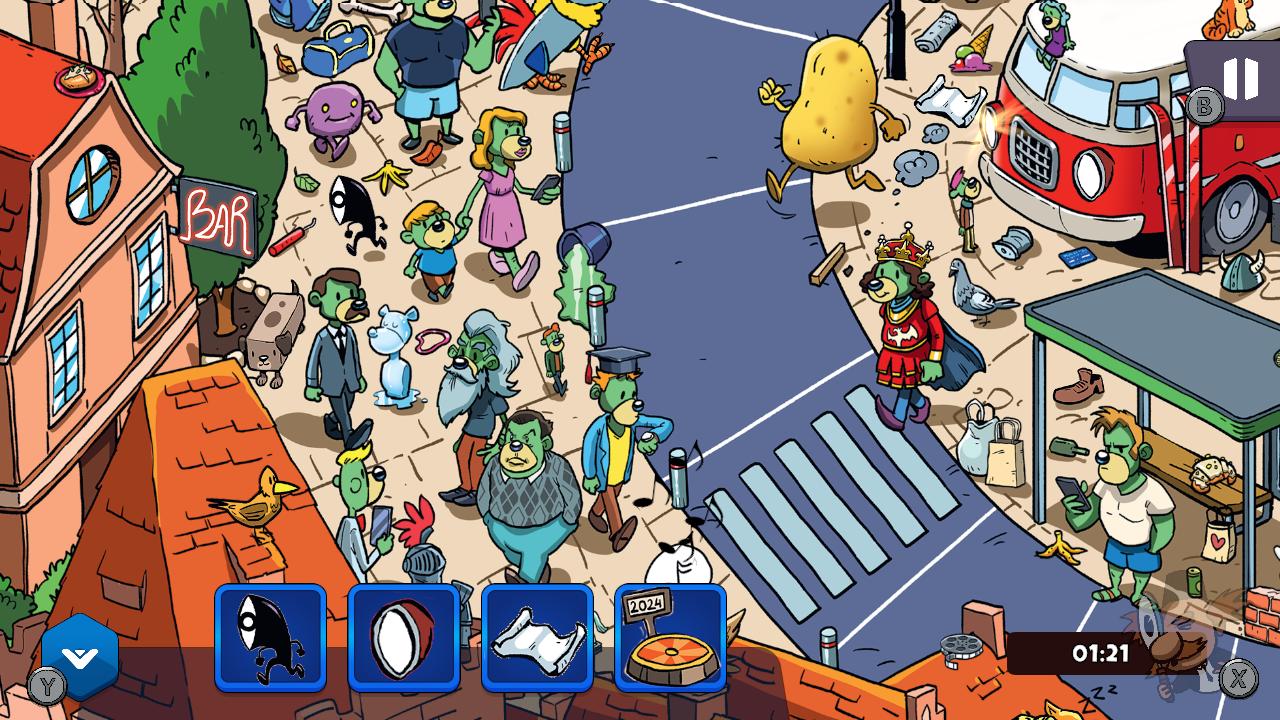Expand the blue chevron panel
This screenshot has height=720, width=1280.
(80, 657)
